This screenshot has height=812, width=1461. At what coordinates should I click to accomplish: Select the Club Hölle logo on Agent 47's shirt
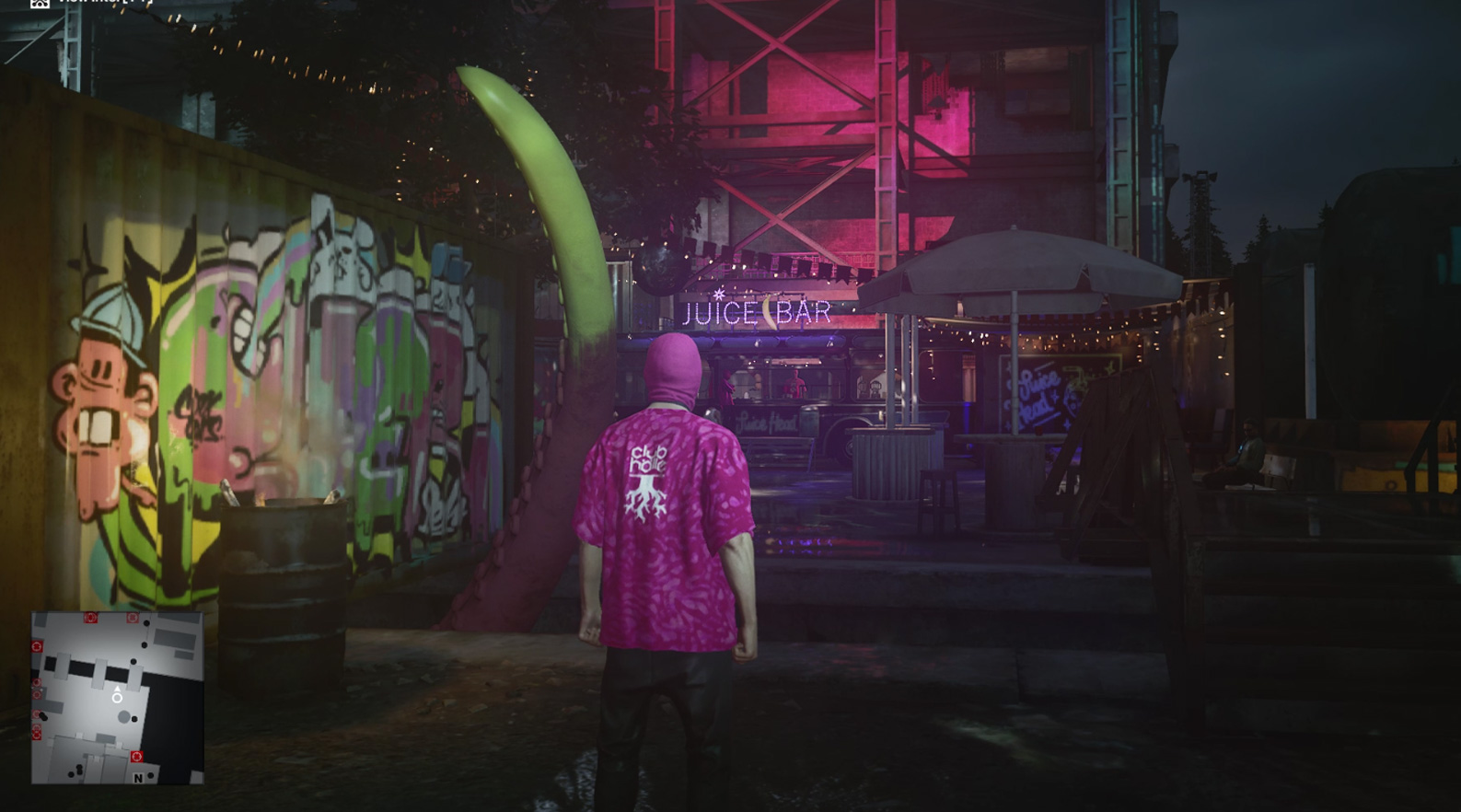click(649, 477)
